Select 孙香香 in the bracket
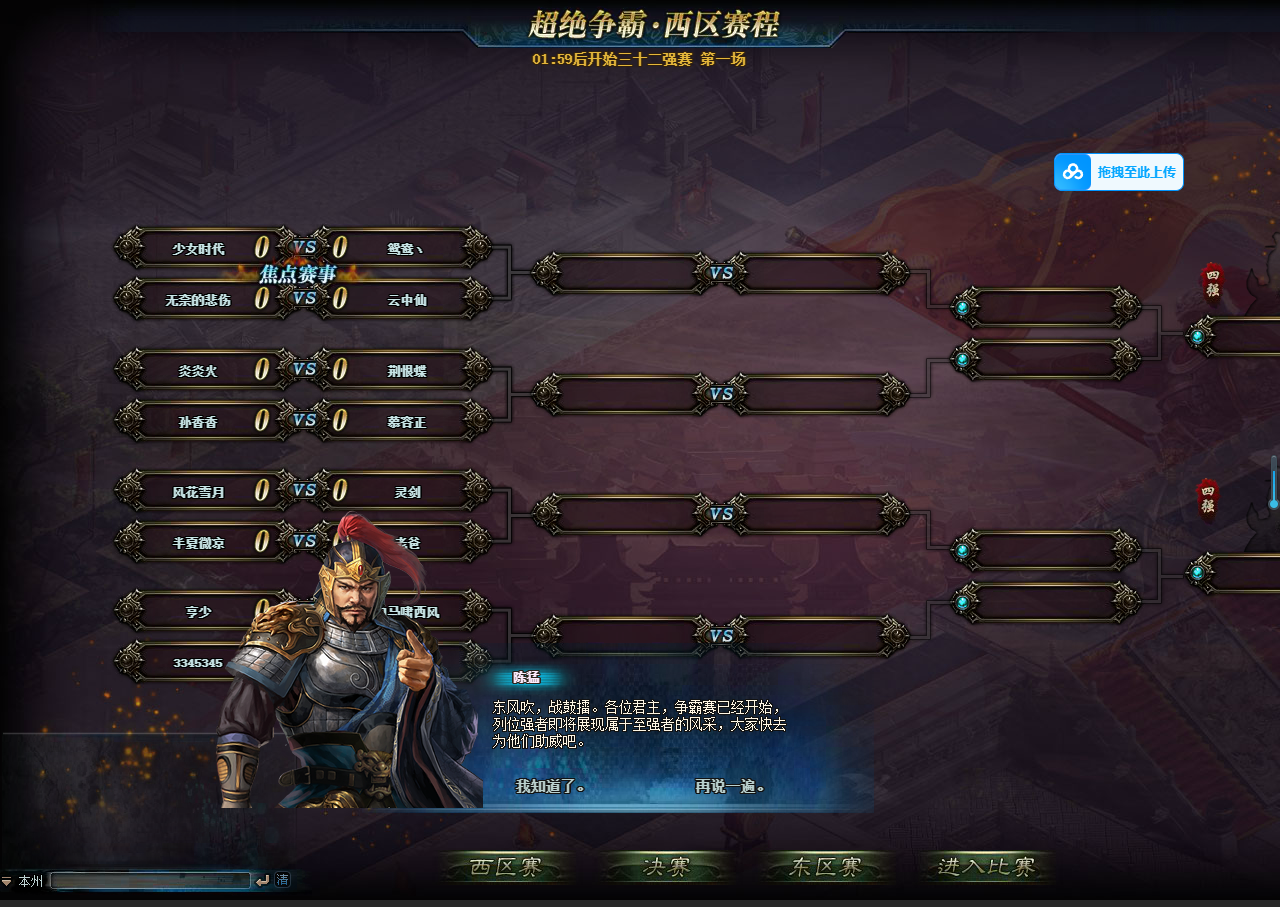This screenshot has height=907, width=1280. [198, 422]
